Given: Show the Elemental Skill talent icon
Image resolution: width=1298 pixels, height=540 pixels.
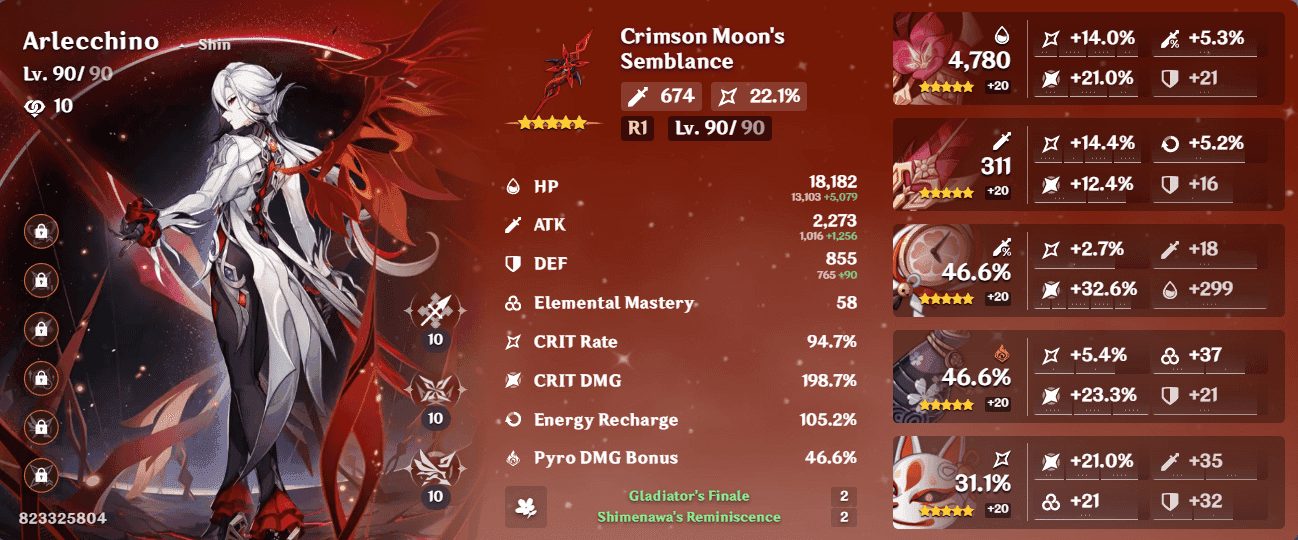Looking at the screenshot, I should coord(435,393).
